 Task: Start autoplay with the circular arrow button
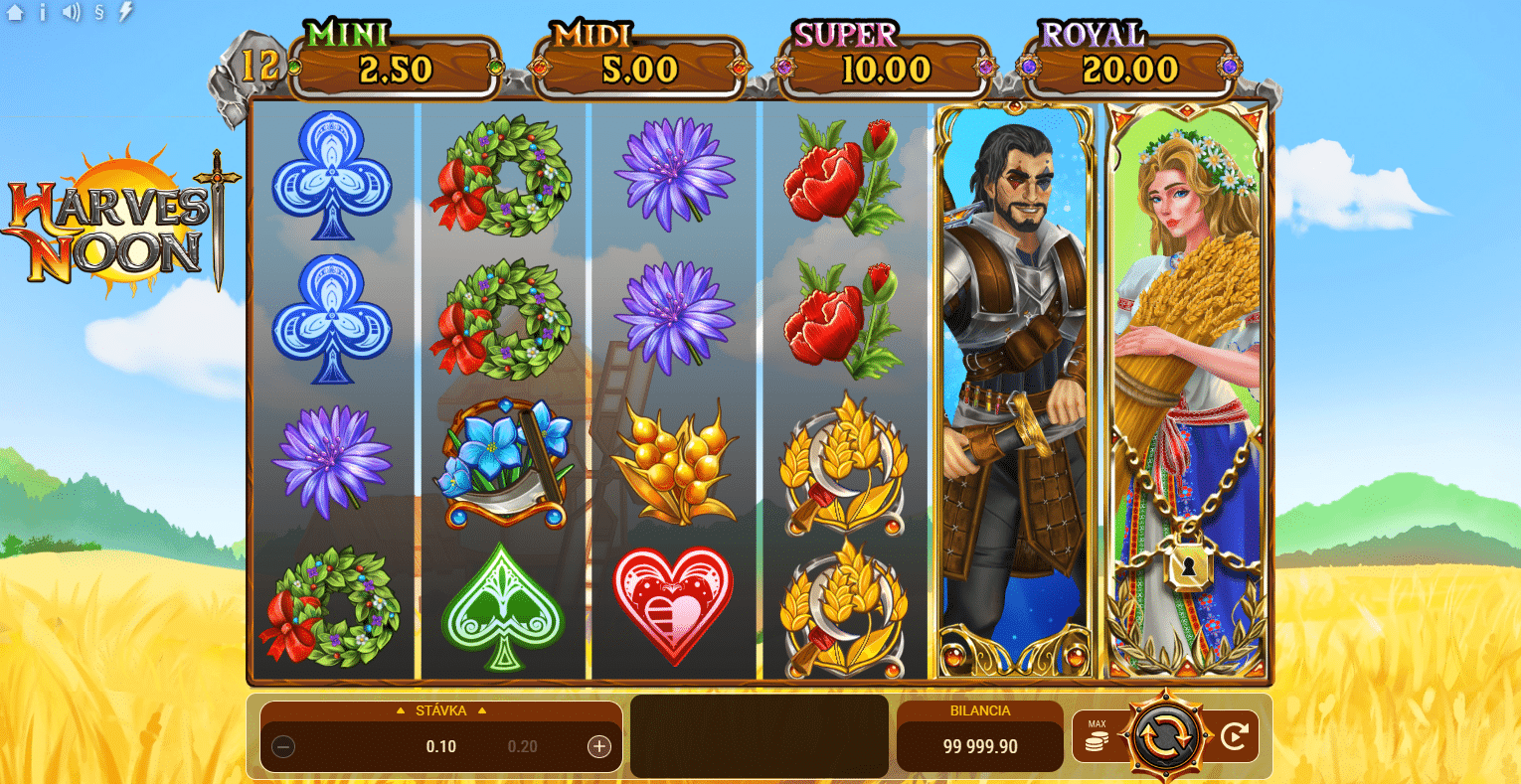1234,736
